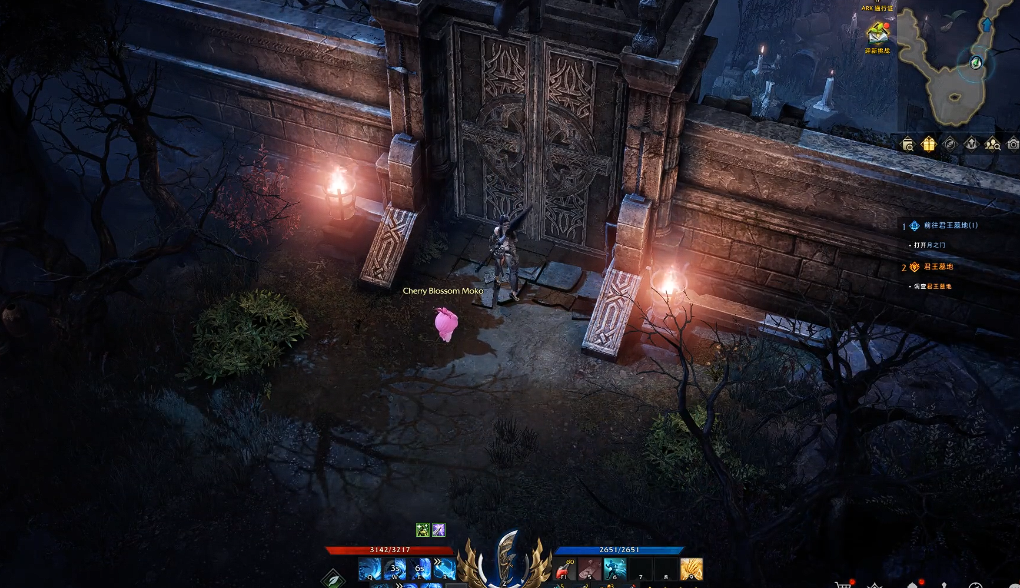Click the yellow gift box icon under minimap
The image size is (1020, 588).
(928, 143)
